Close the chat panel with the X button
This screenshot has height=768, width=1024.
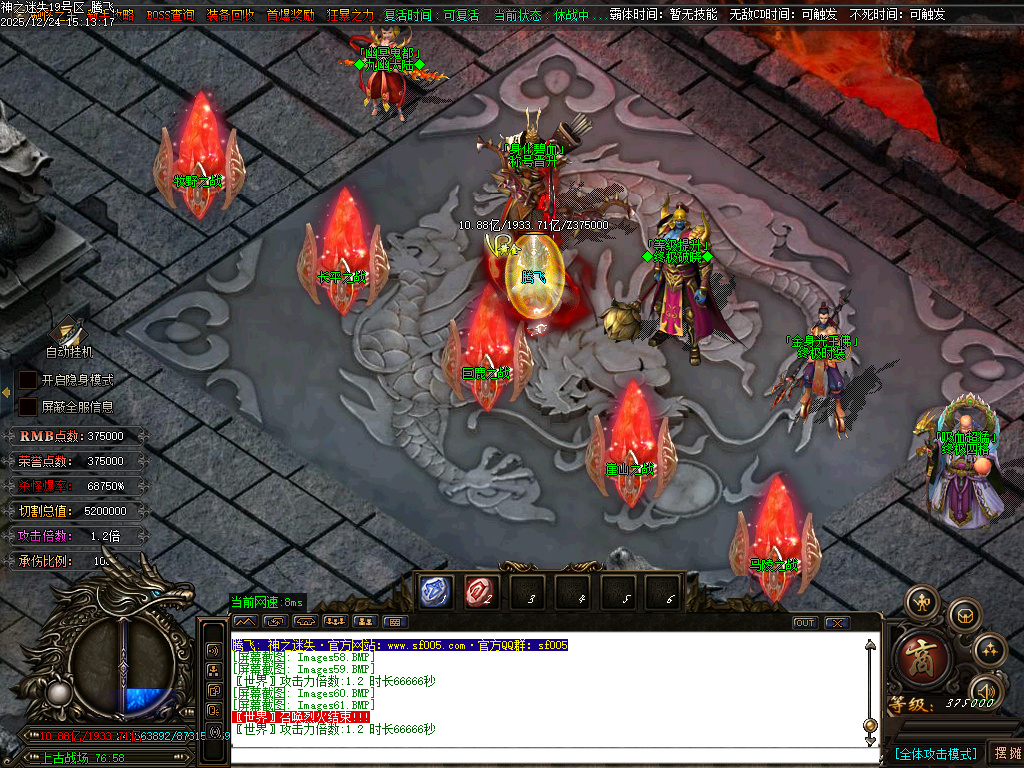point(836,623)
